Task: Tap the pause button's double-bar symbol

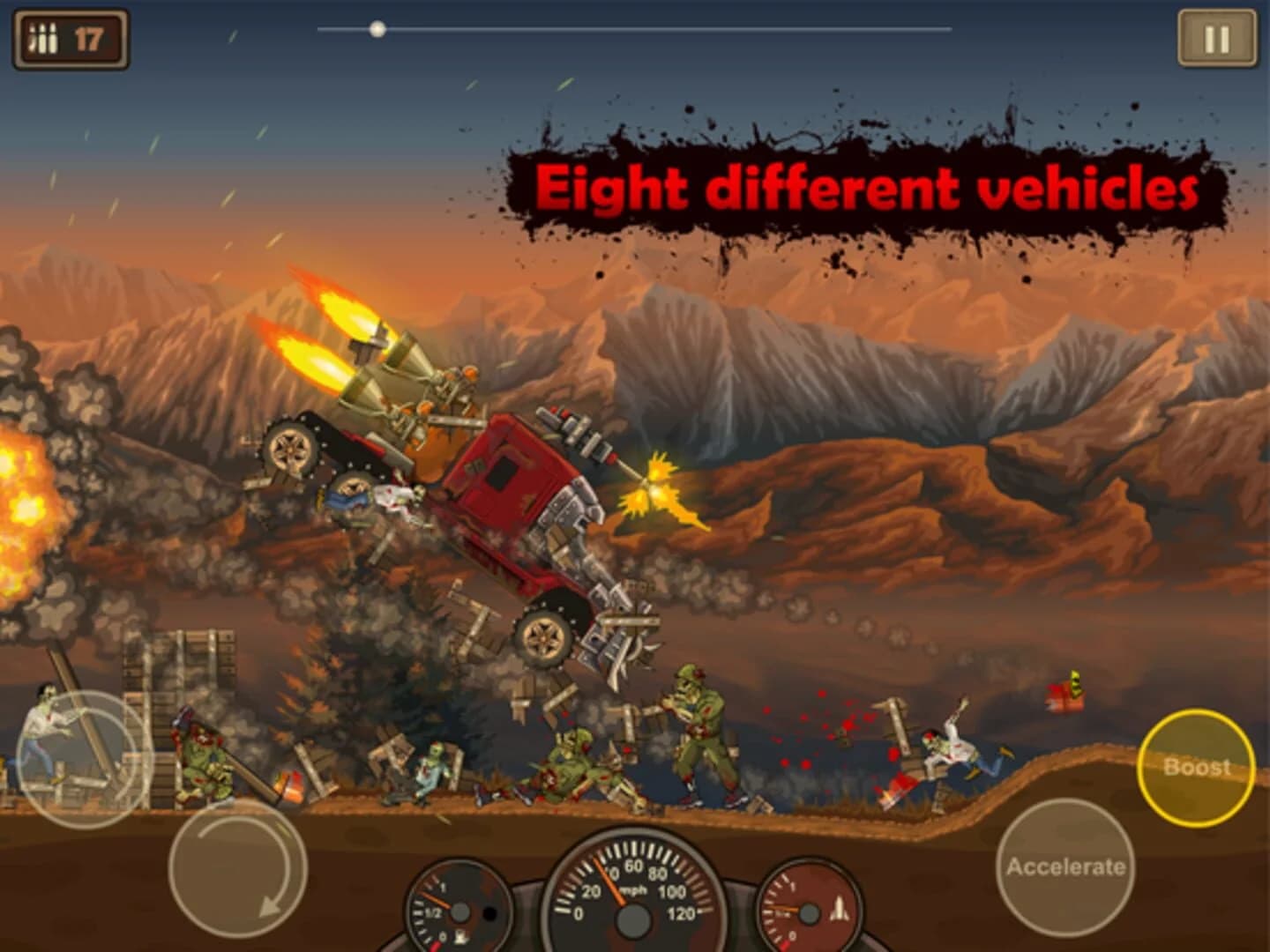Action: coord(1215,37)
